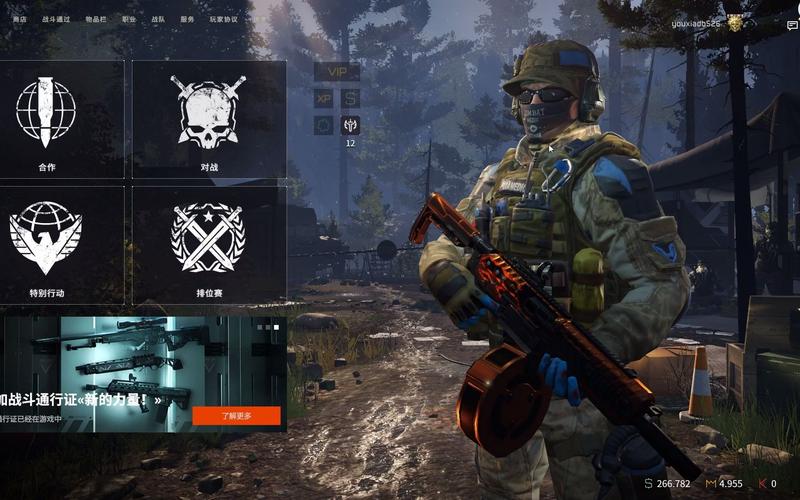The image size is (800, 500).
Task: Choose the 排位赛 ranked match tile
Action: pos(209,244)
